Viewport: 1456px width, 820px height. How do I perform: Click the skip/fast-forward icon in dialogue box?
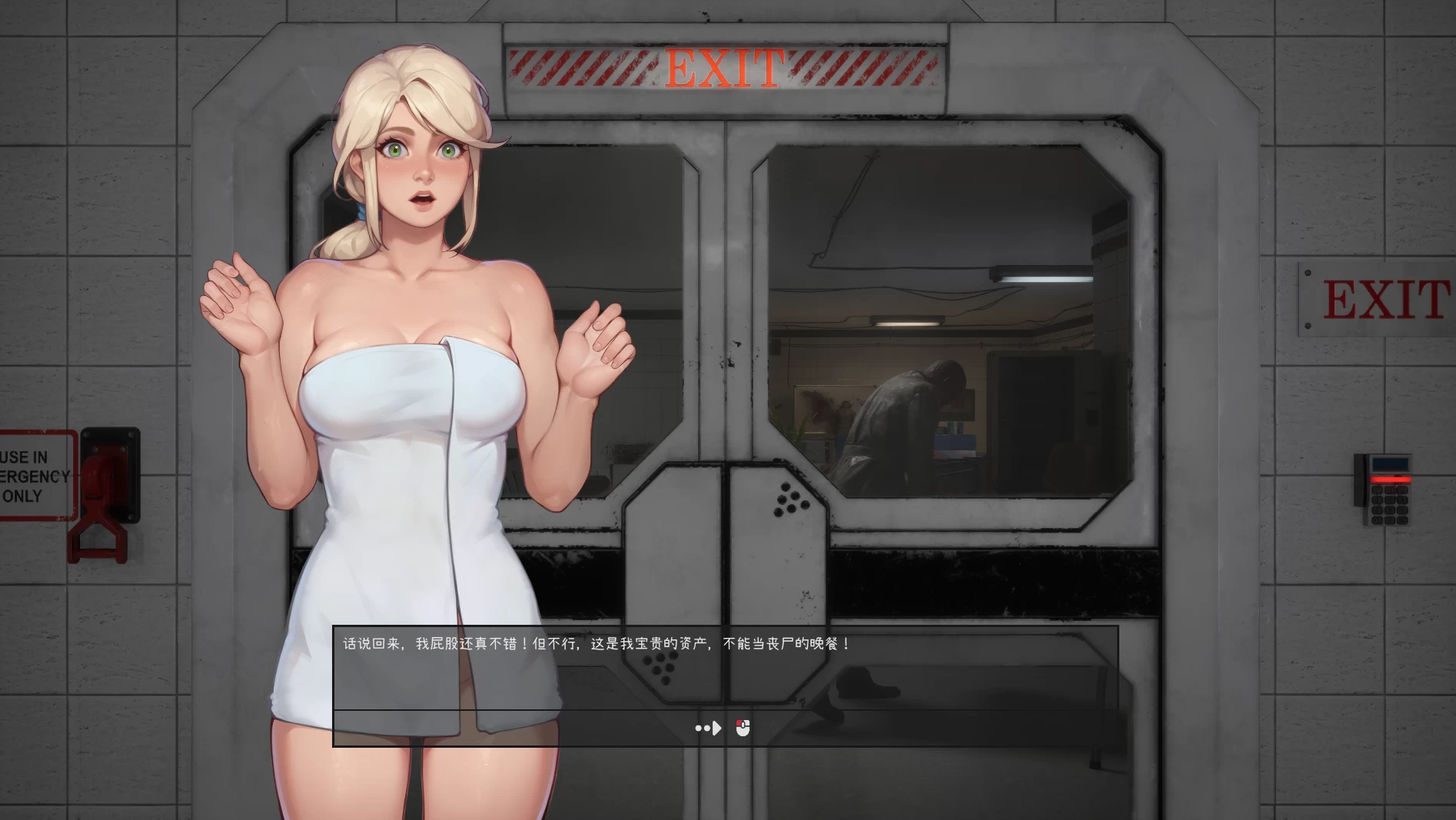click(x=706, y=728)
